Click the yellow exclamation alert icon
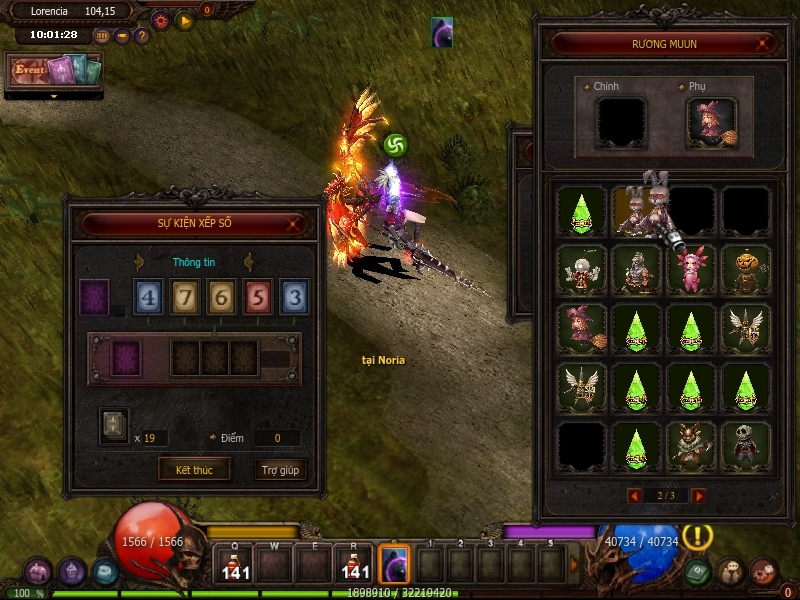The image size is (800, 600). tap(697, 536)
